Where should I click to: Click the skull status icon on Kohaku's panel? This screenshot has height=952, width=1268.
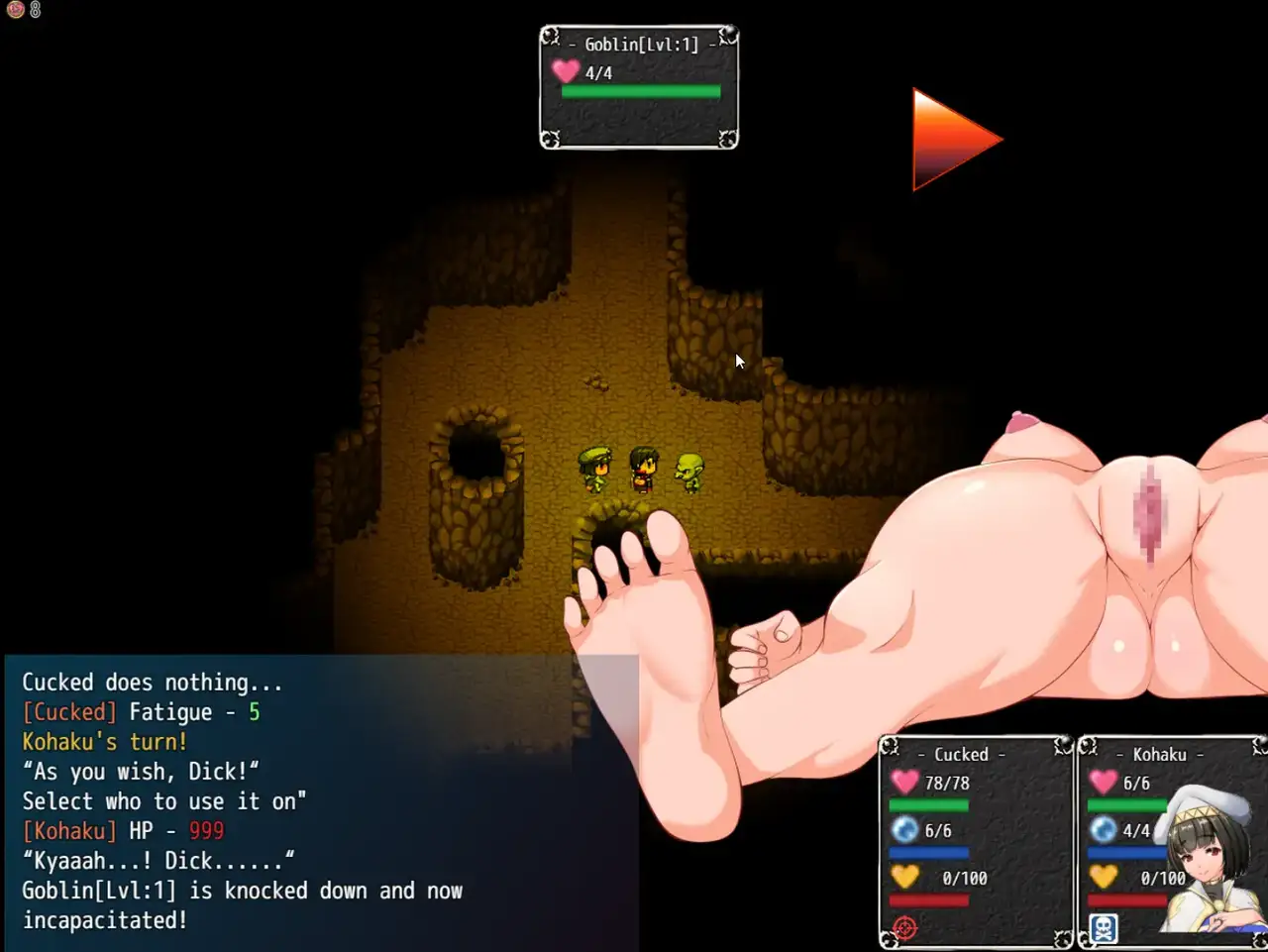[x=1103, y=928]
